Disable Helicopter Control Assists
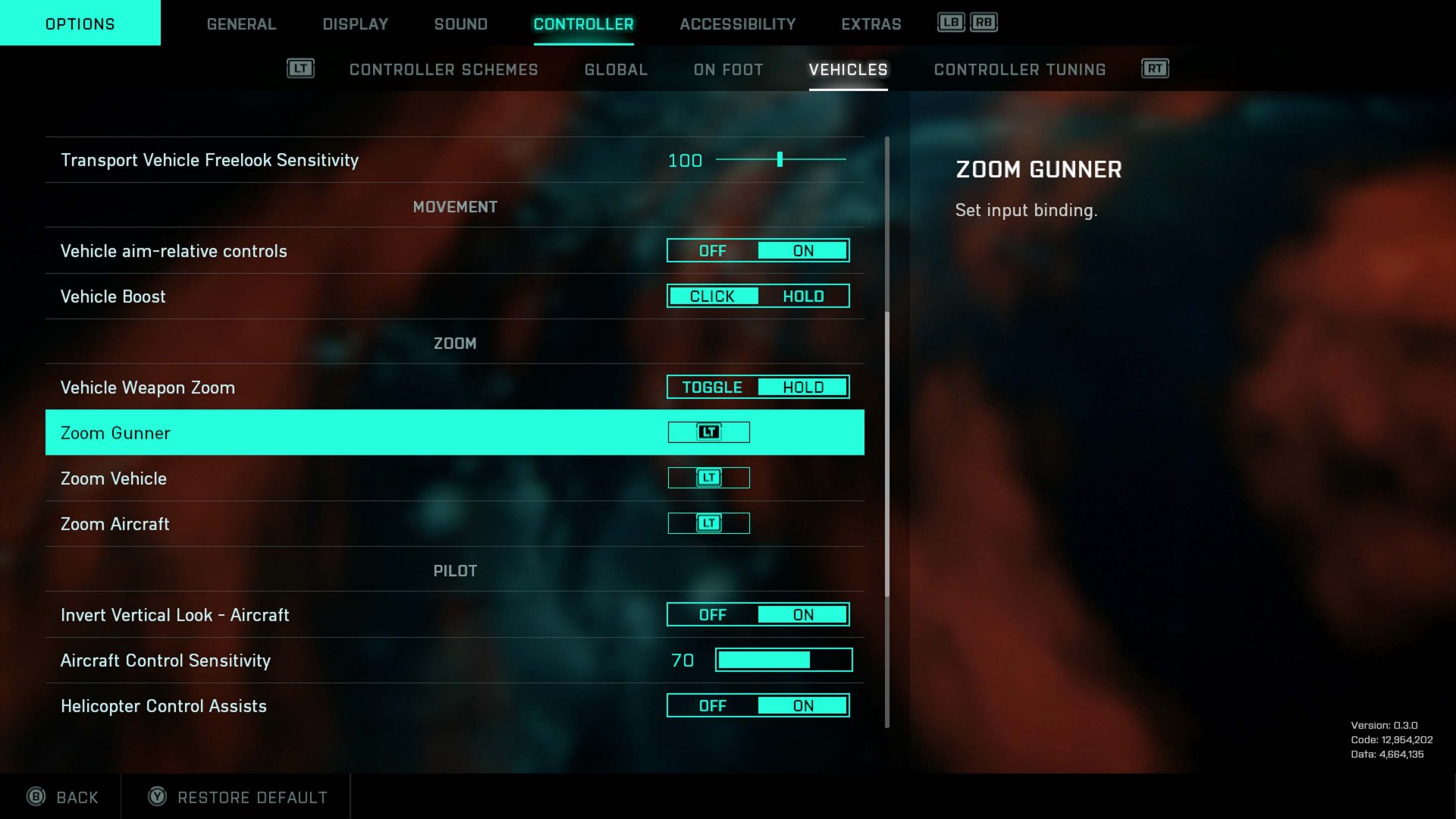Viewport: 1456px width, 819px height. pos(713,706)
